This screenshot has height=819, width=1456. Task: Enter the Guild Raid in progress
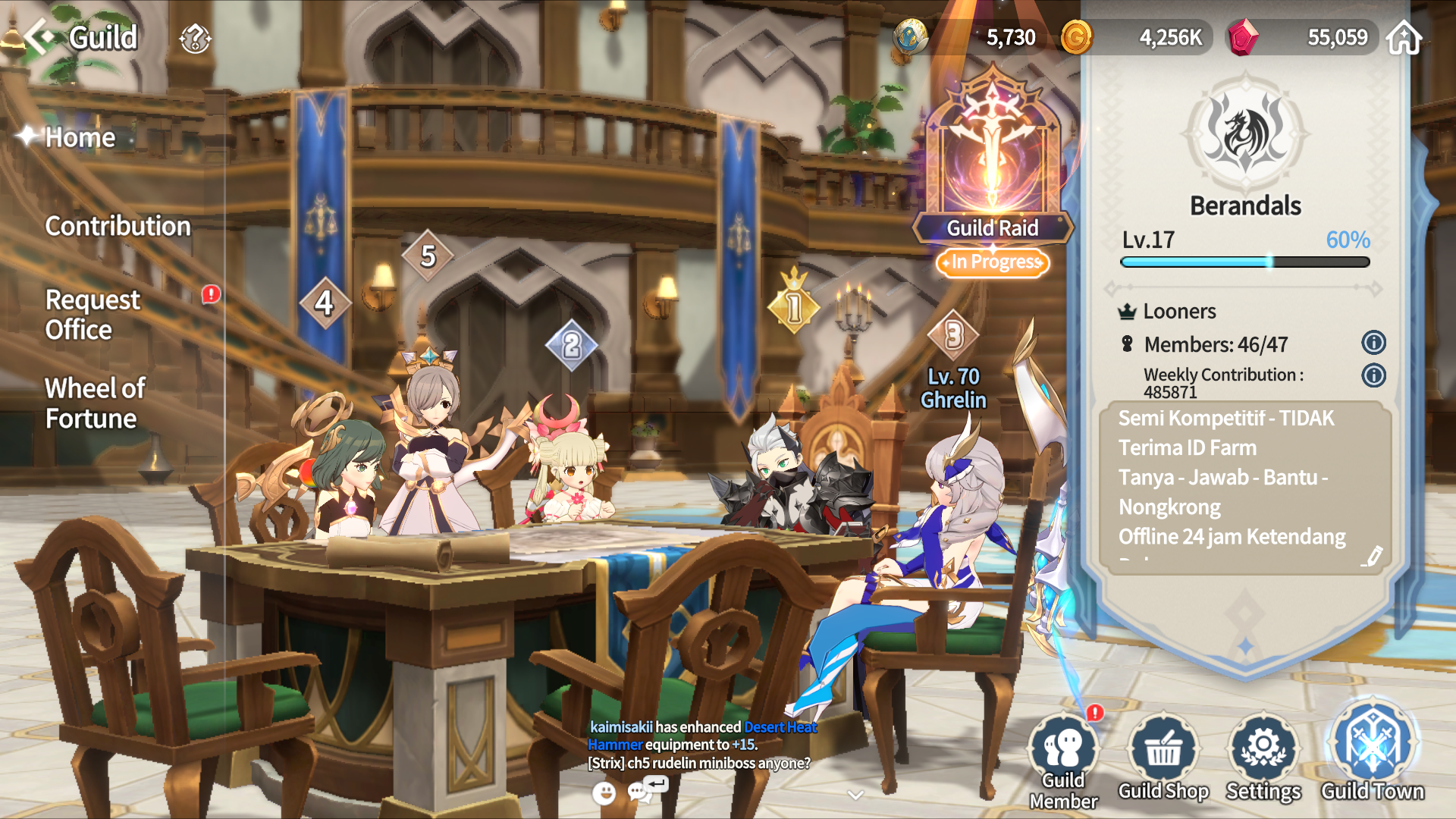tap(992, 174)
